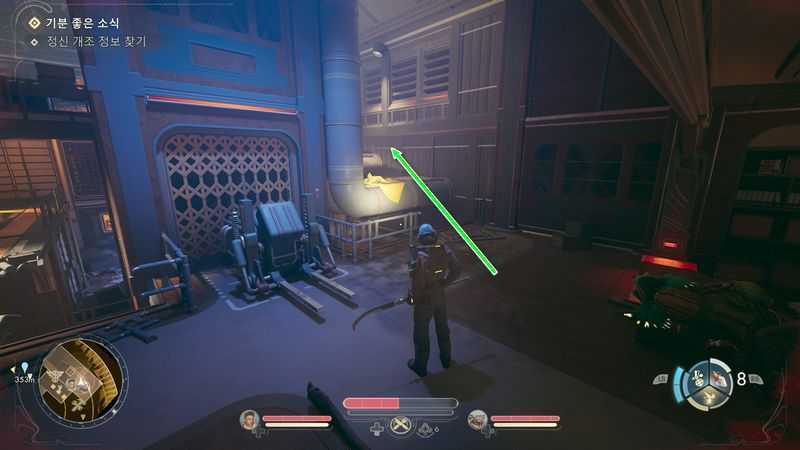Open the circular minimap
The image size is (800, 450).
(79, 381)
